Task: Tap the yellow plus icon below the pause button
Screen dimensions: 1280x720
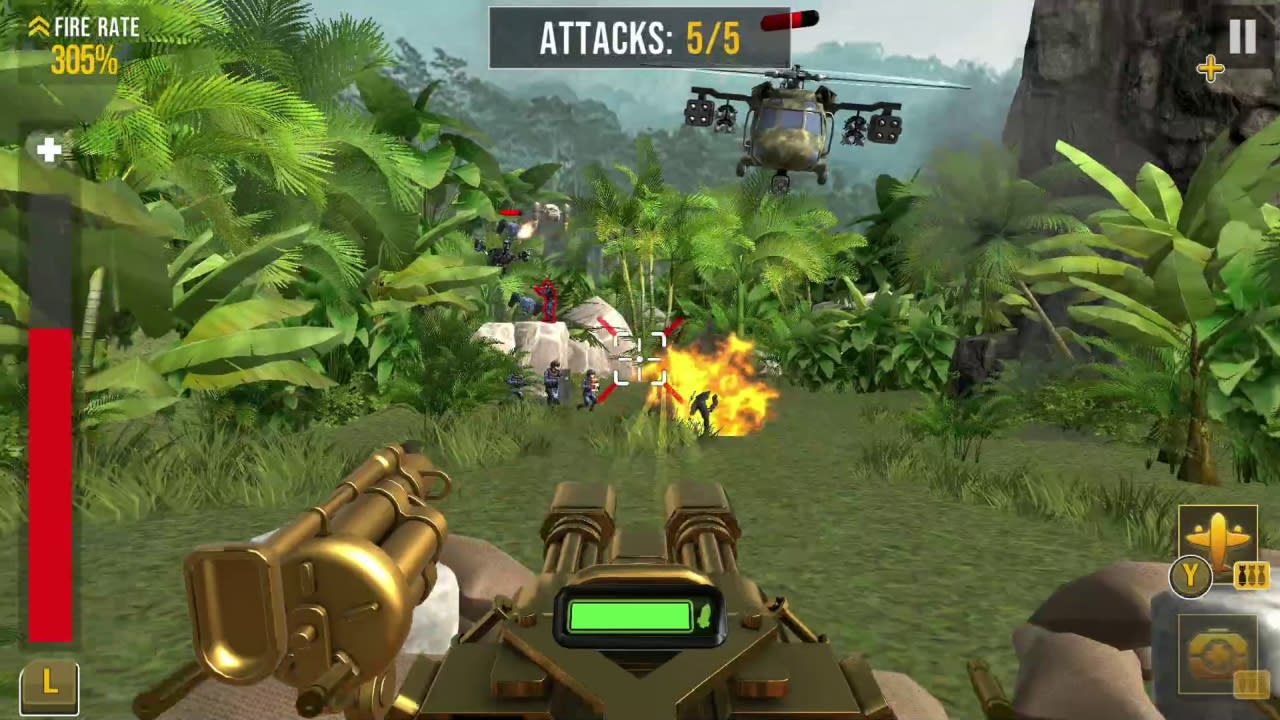Action: point(1212,68)
